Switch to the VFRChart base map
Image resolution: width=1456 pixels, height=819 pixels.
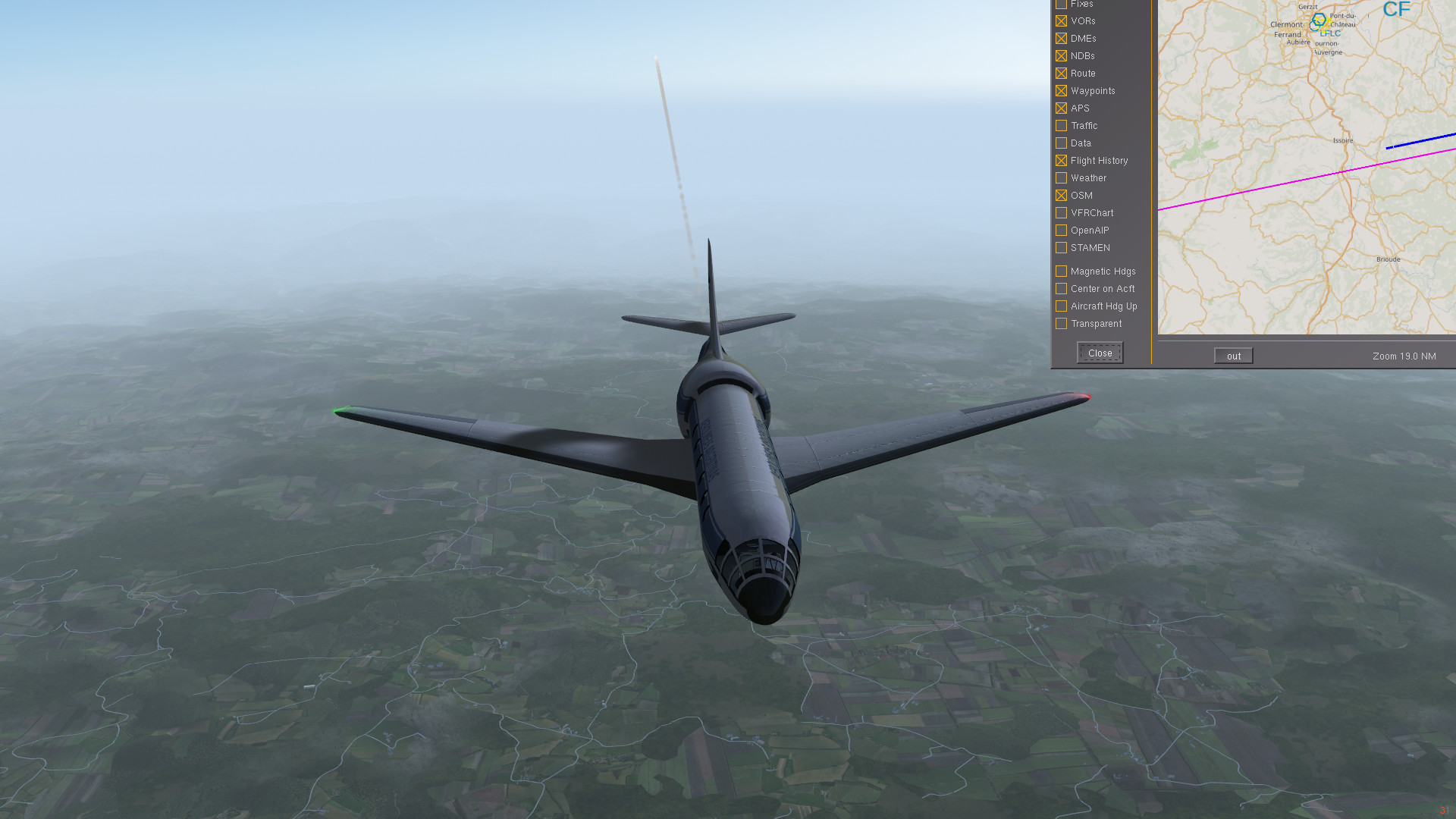1061,212
